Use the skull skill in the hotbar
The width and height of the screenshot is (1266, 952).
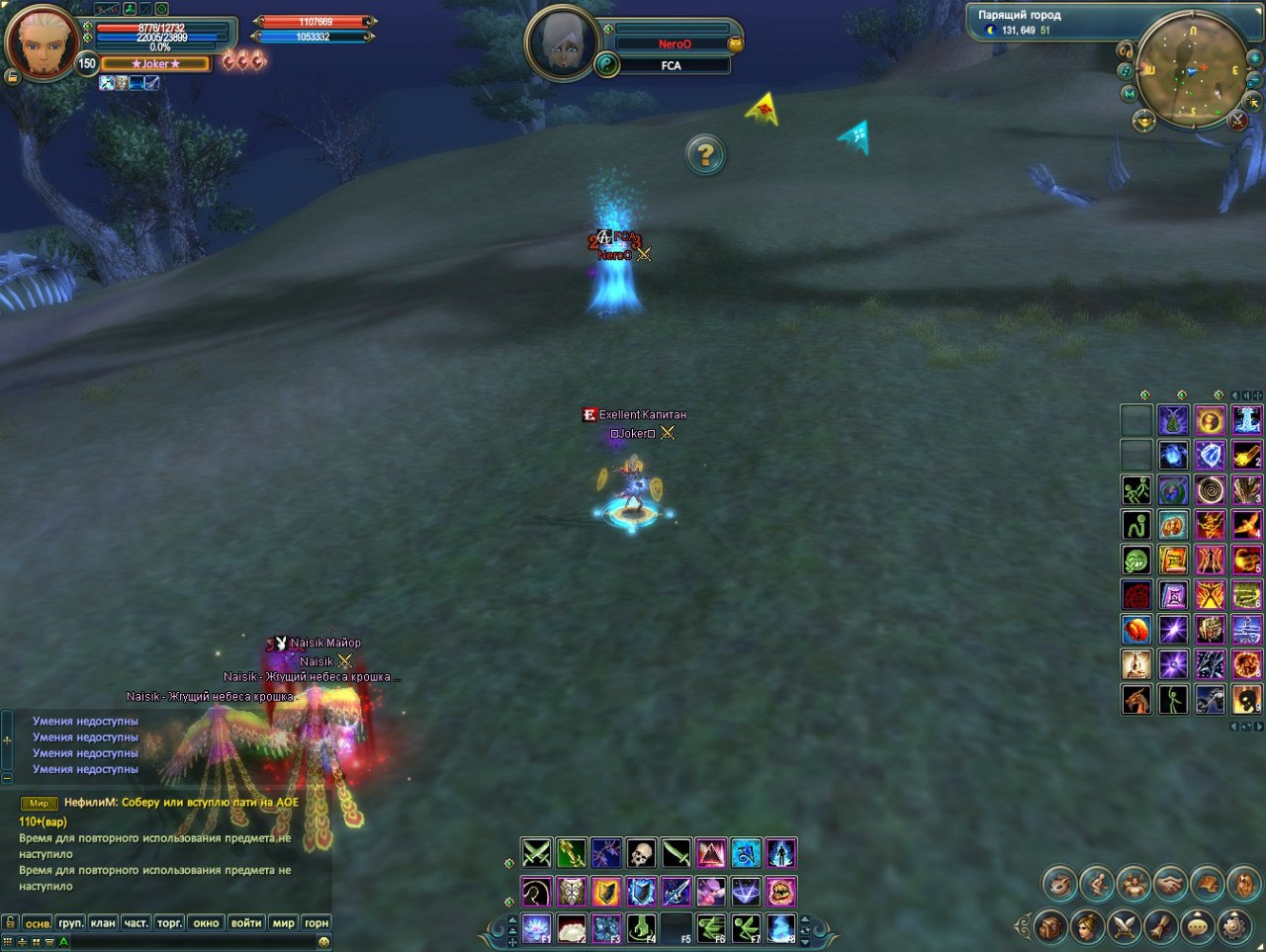tap(641, 853)
